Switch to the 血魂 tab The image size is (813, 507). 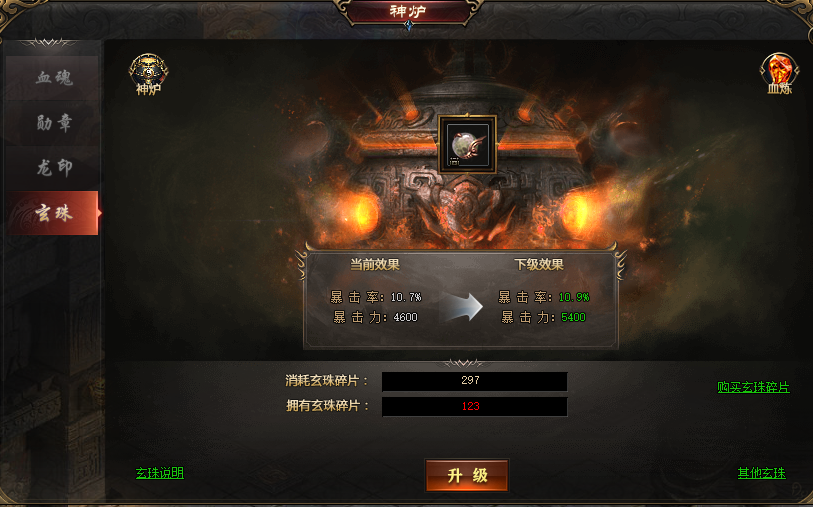(53, 78)
